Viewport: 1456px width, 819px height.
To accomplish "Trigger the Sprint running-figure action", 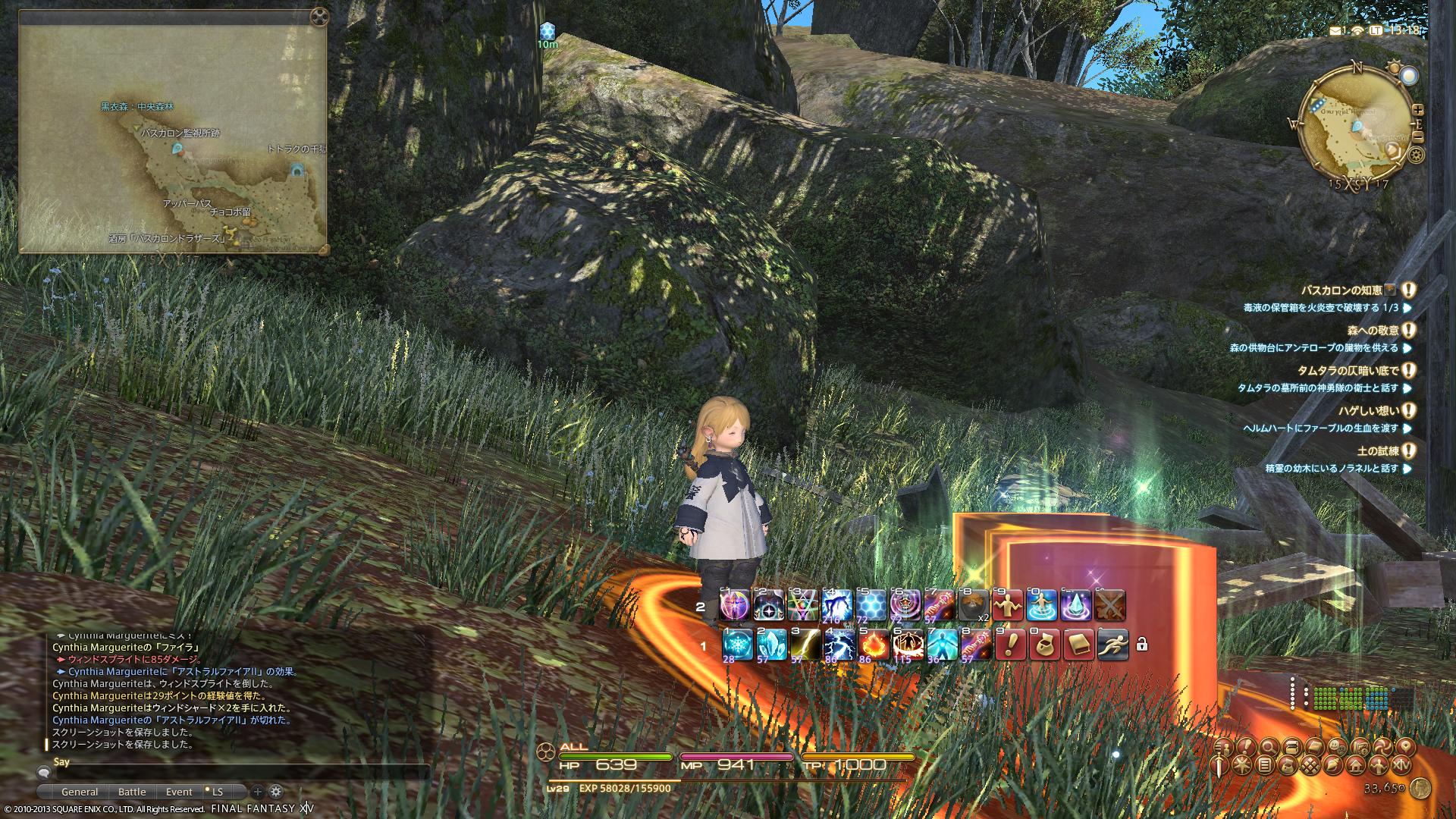I will pos(1112,644).
